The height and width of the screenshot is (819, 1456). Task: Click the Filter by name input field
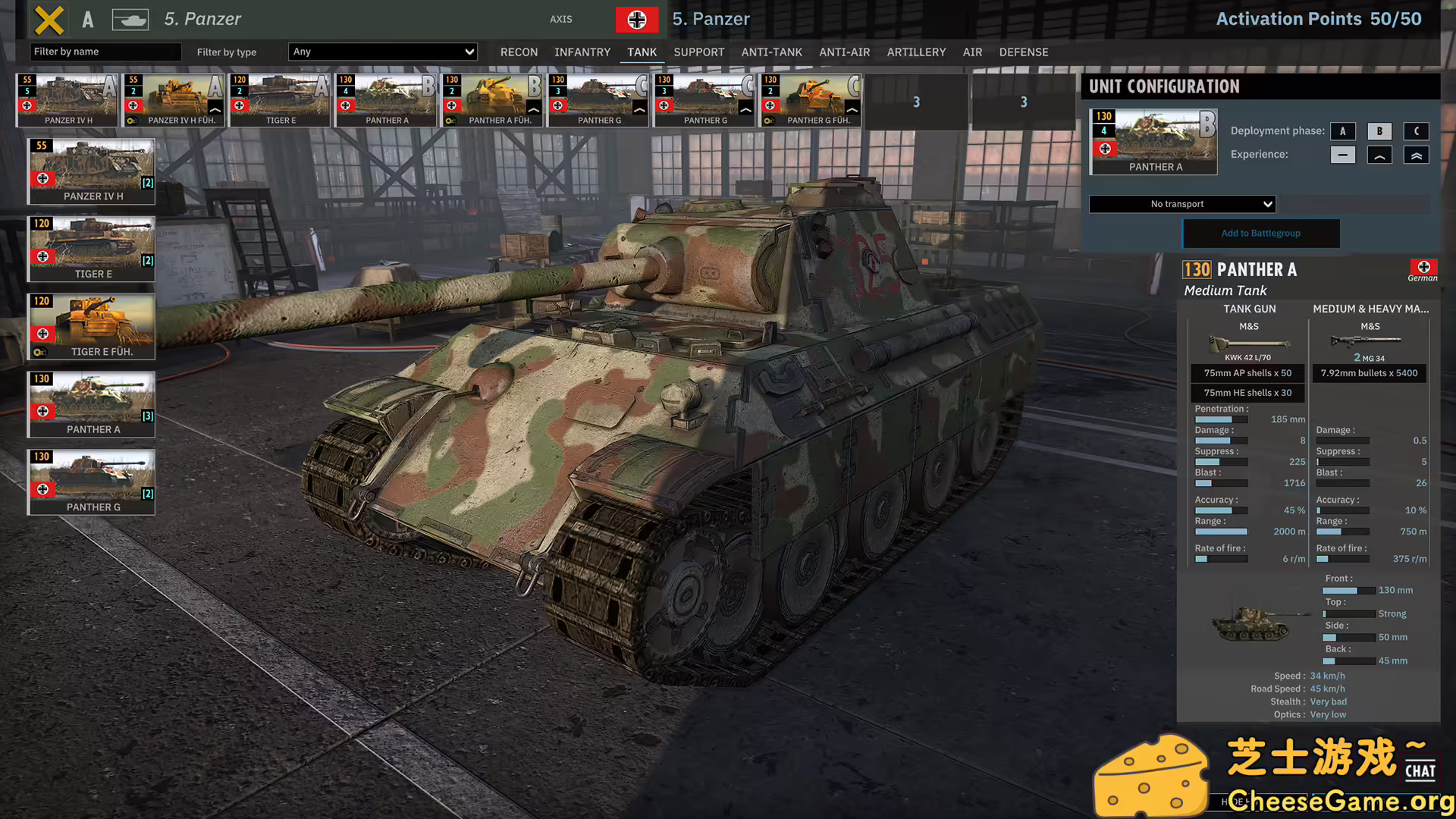[105, 52]
